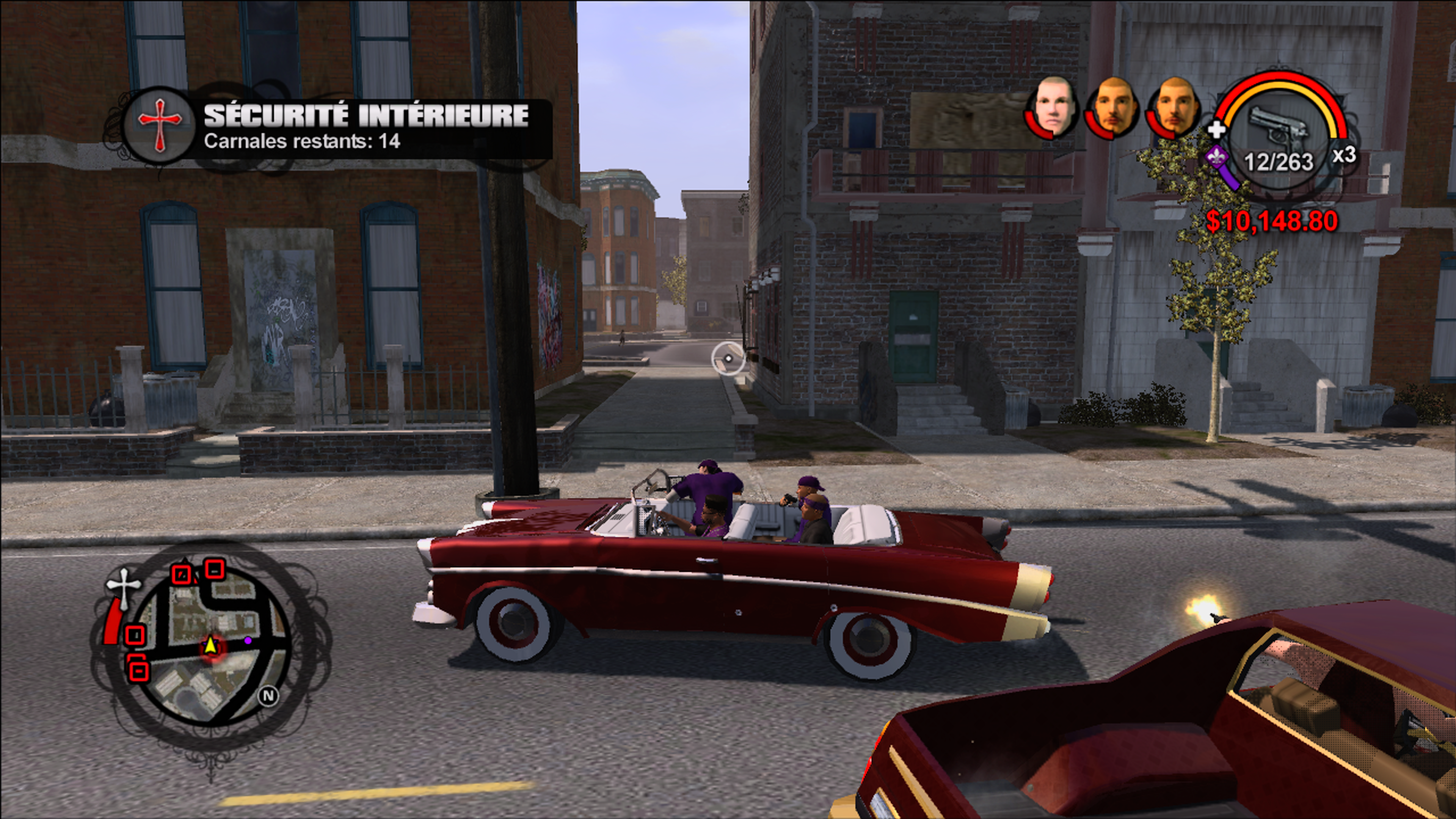Viewport: 1456px width, 819px height.
Task: Click the north compass marker on minimap
Action: pos(268,695)
